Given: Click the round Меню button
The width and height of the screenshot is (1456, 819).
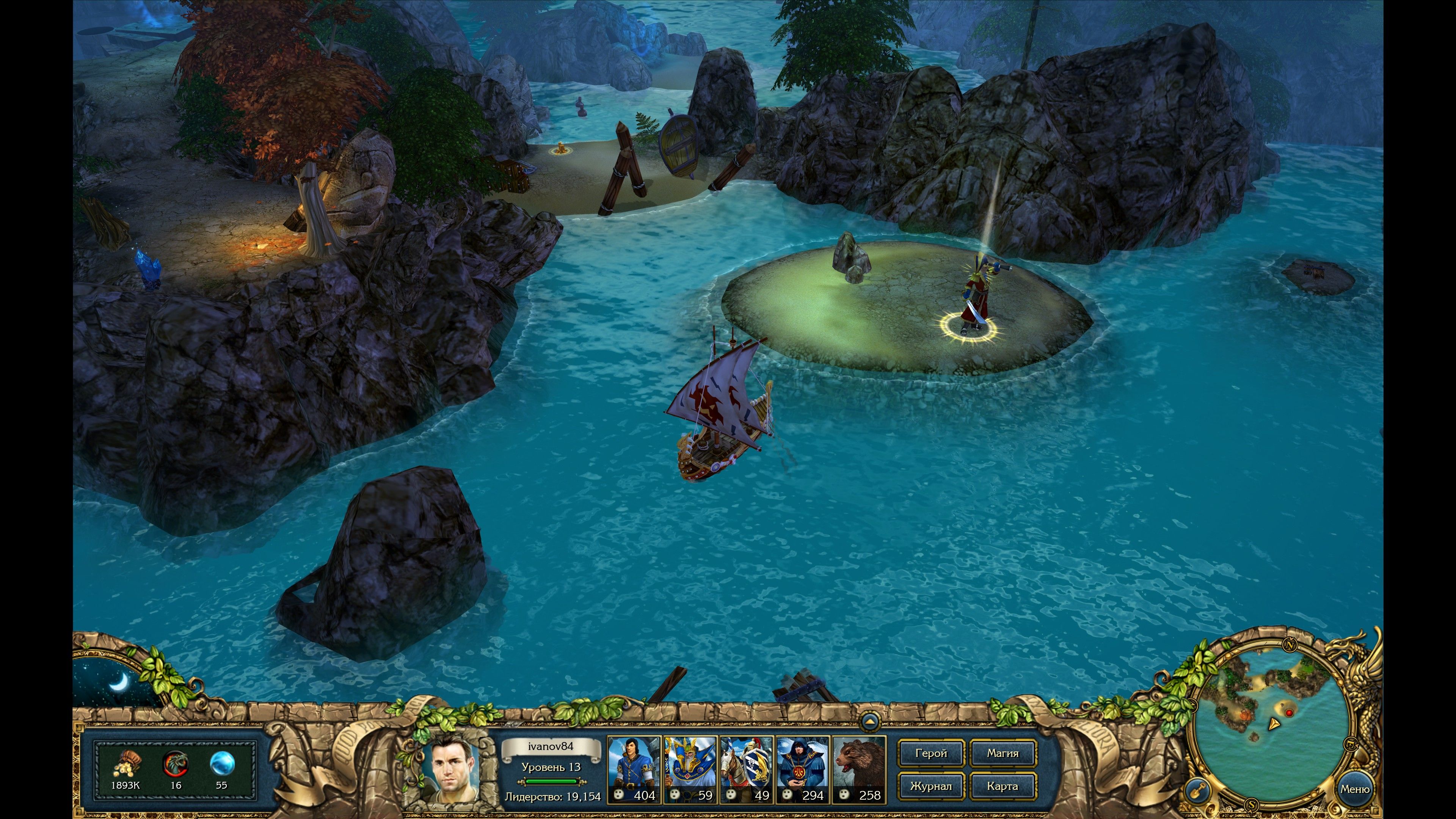Looking at the screenshot, I should (1354, 789).
